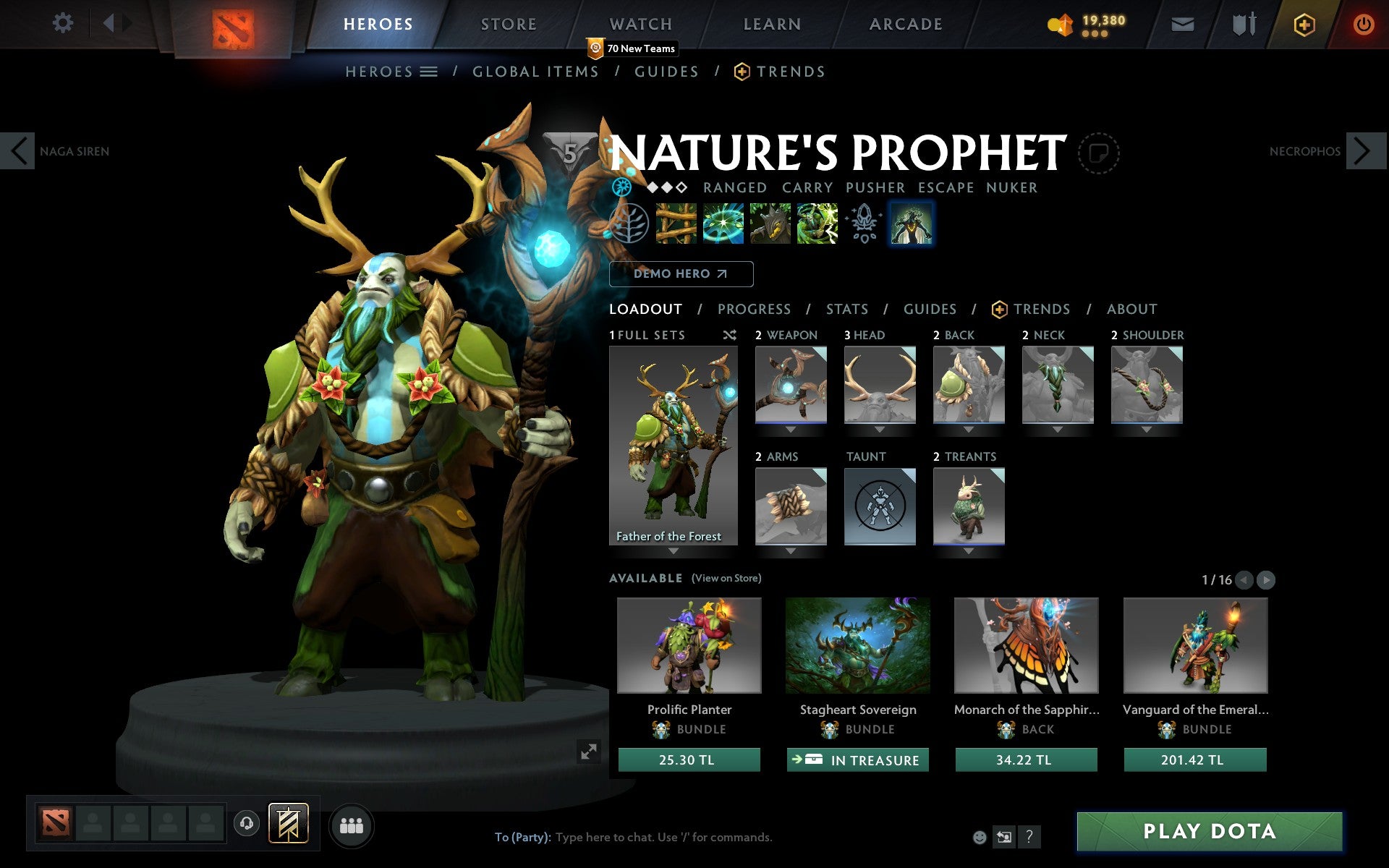Toggle fullscreen hero preview expand arrows
Image resolution: width=1389 pixels, height=868 pixels.
coord(589,752)
